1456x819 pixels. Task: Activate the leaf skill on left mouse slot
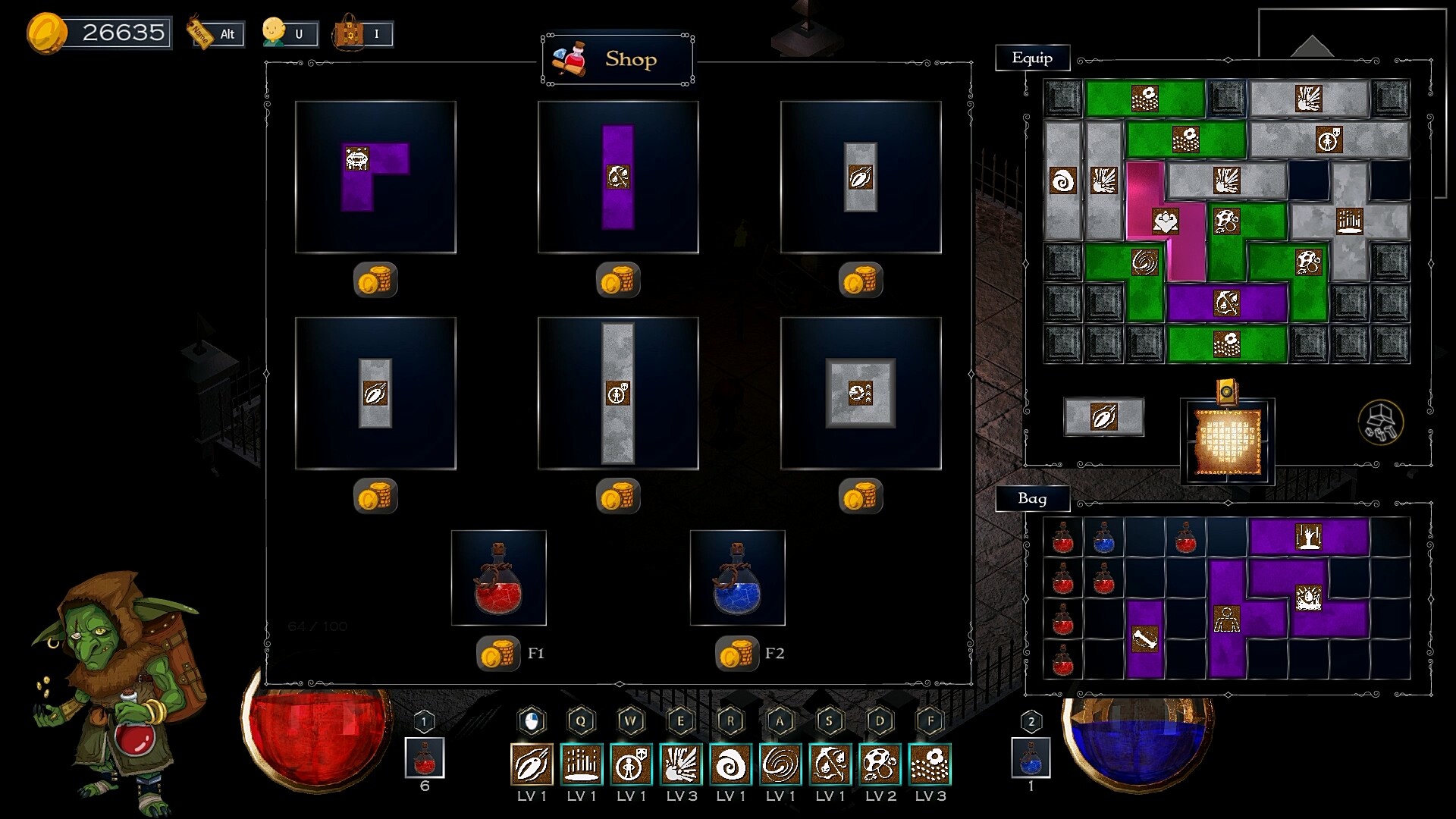point(532,764)
